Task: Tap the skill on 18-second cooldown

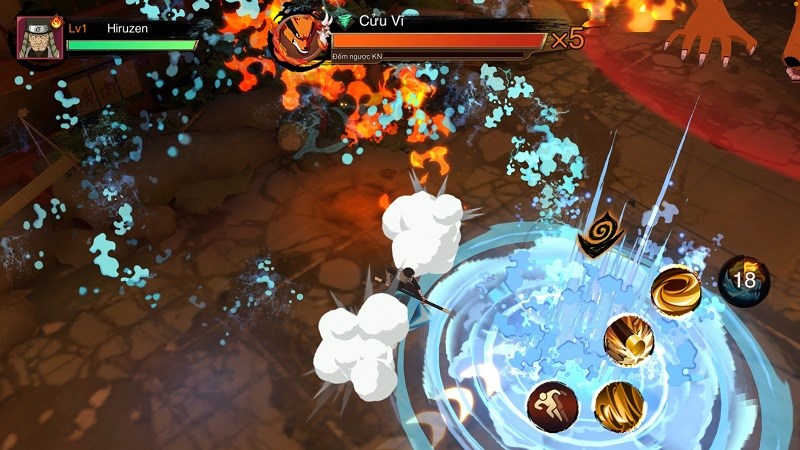Action: [744, 280]
